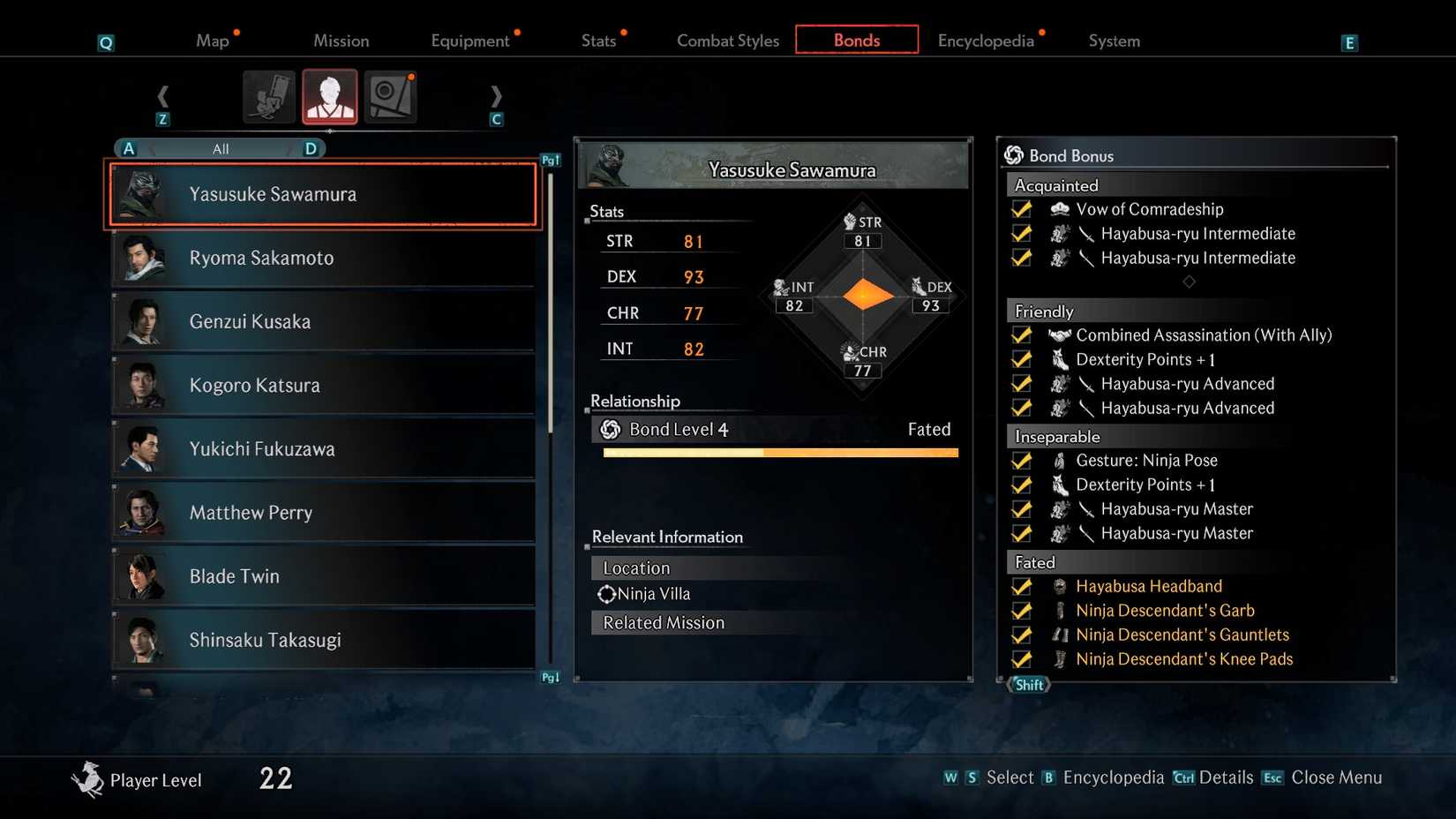Open the letters category icon
The height and width of the screenshot is (819, 1456).
269,96
